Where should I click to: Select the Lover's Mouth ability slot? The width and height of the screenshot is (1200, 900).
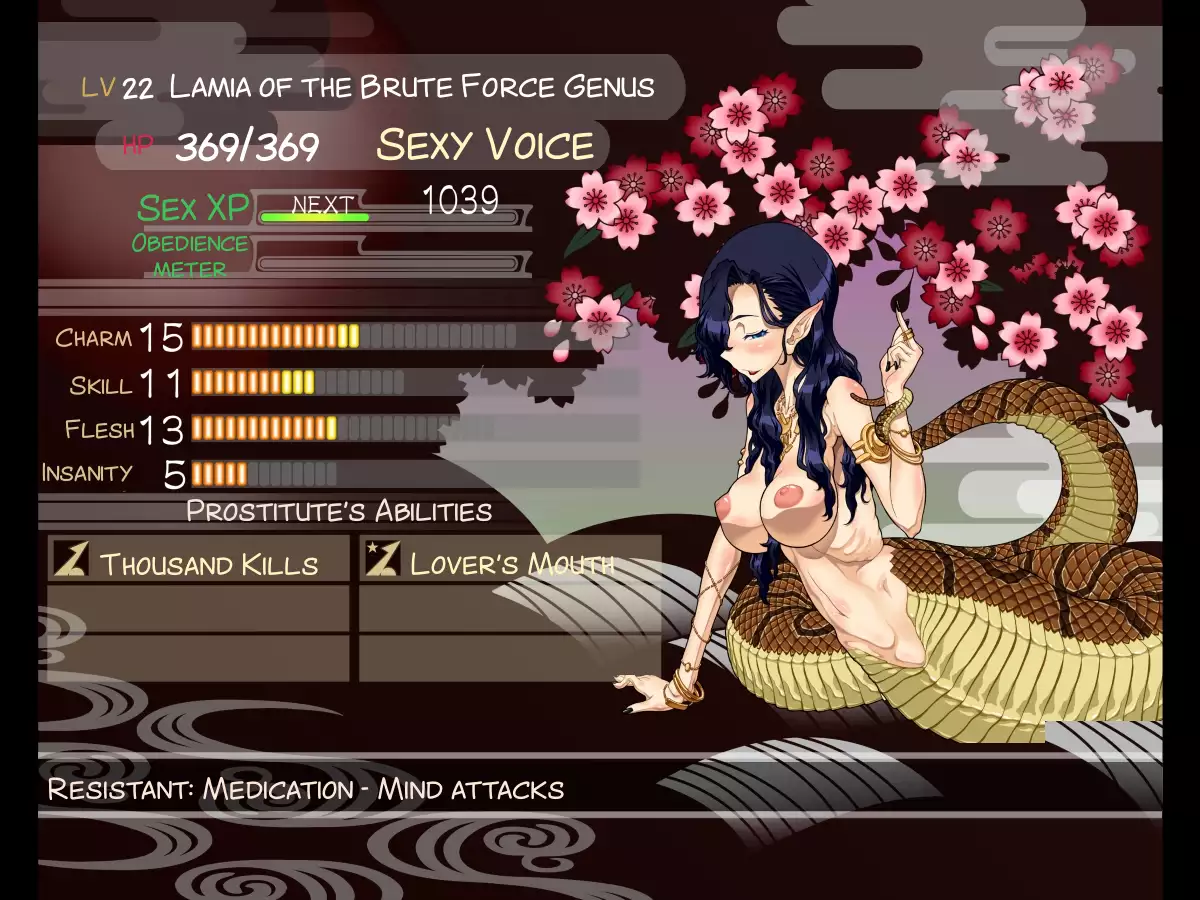(x=509, y=561)
